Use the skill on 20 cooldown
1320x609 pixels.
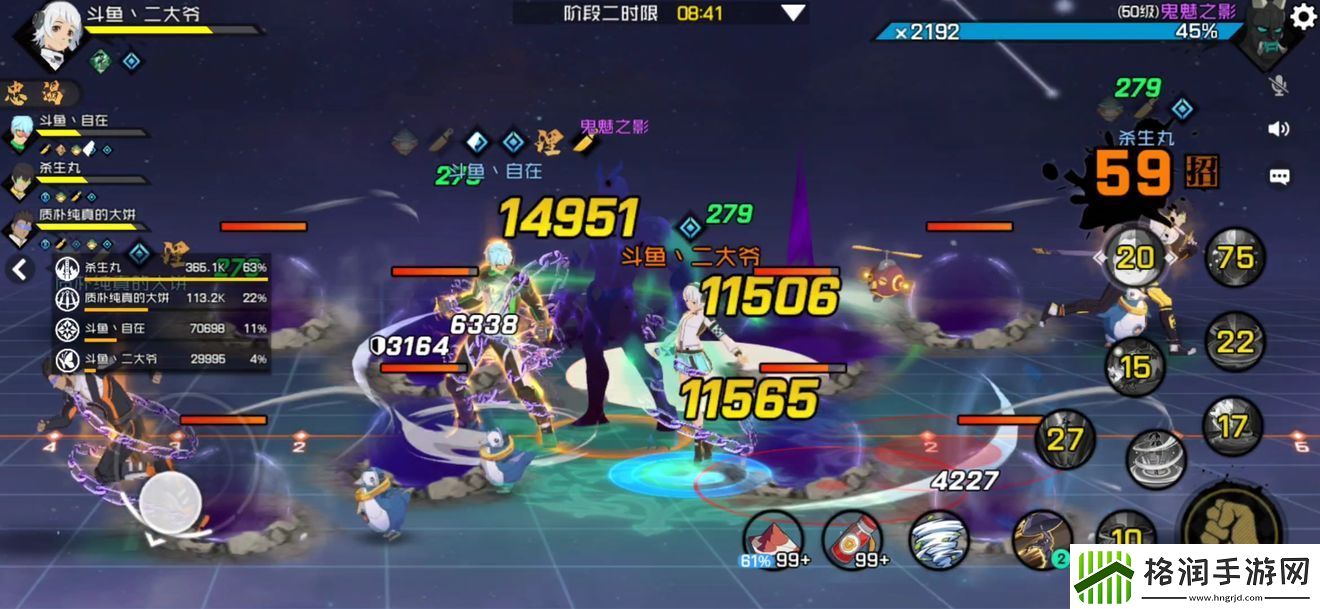(x=1134, y=259)
